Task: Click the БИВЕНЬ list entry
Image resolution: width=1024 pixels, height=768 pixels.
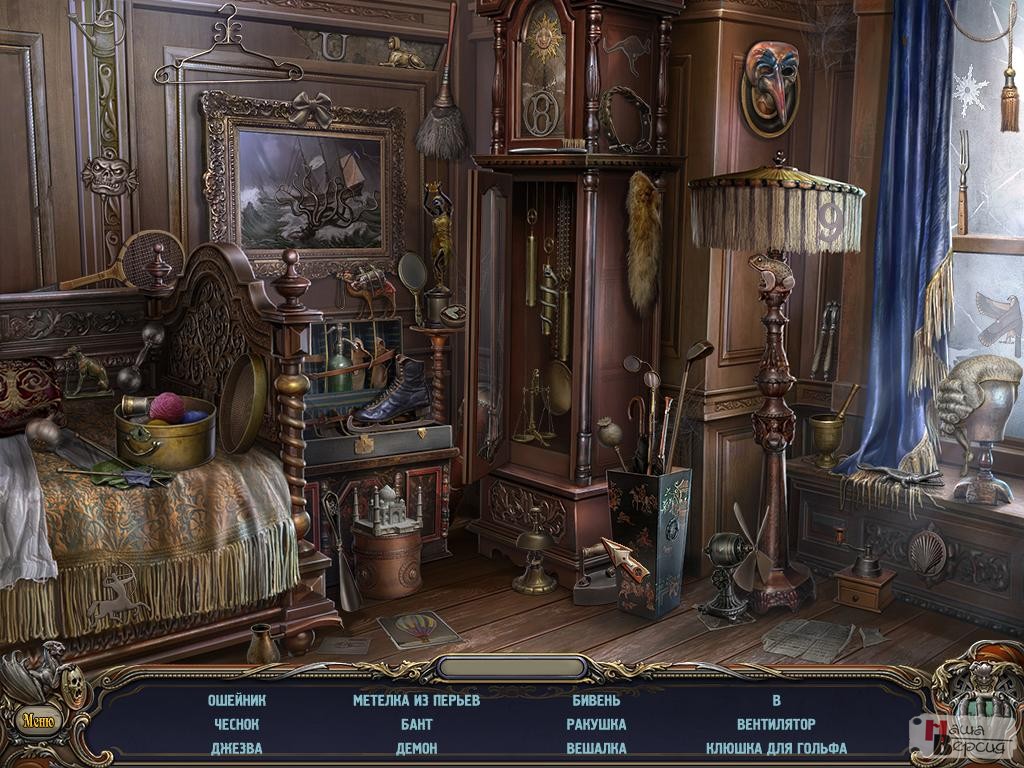Action: (x=596, y=700)
